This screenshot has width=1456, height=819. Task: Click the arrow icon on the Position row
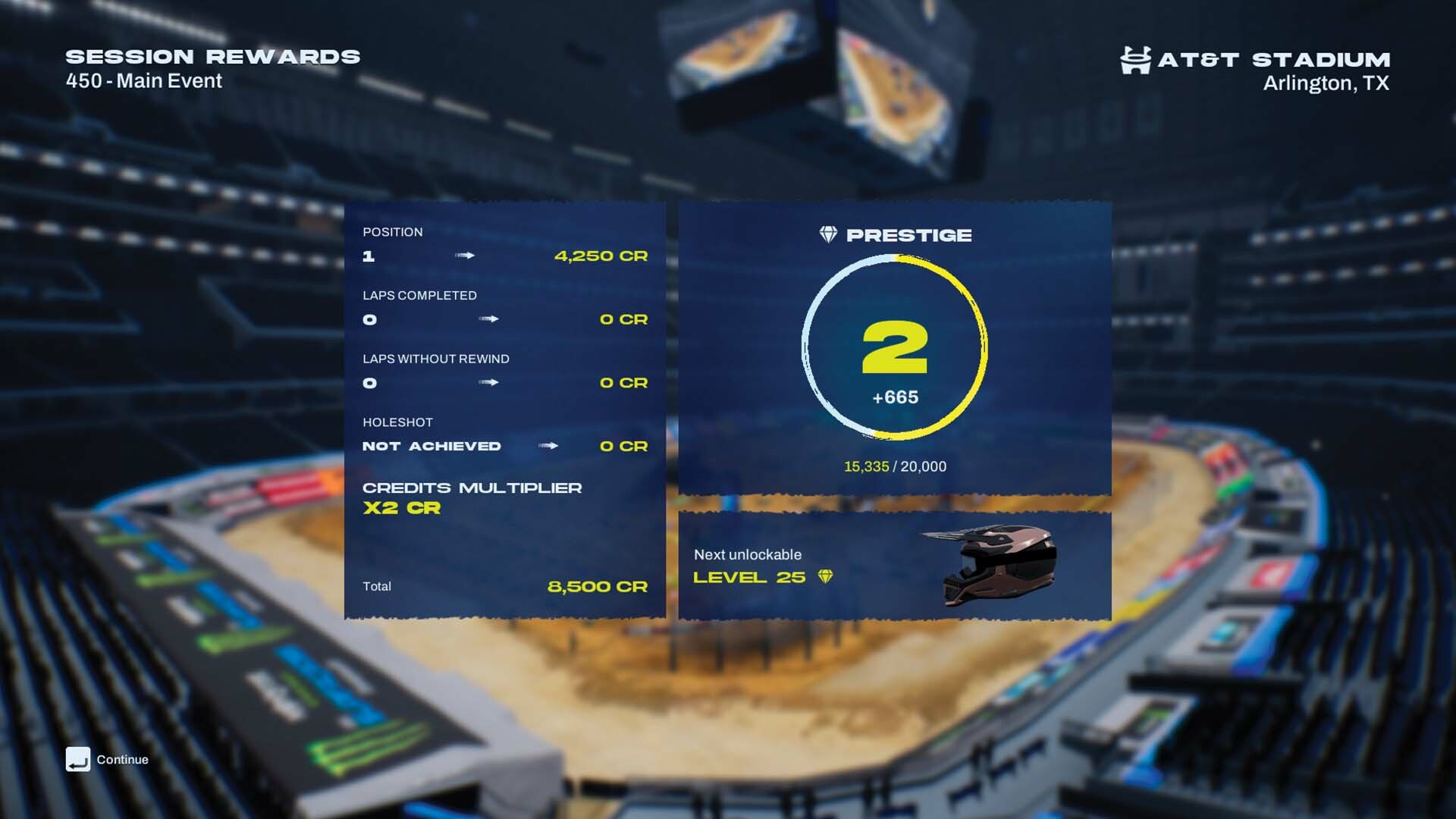click(x=464, y=256)
